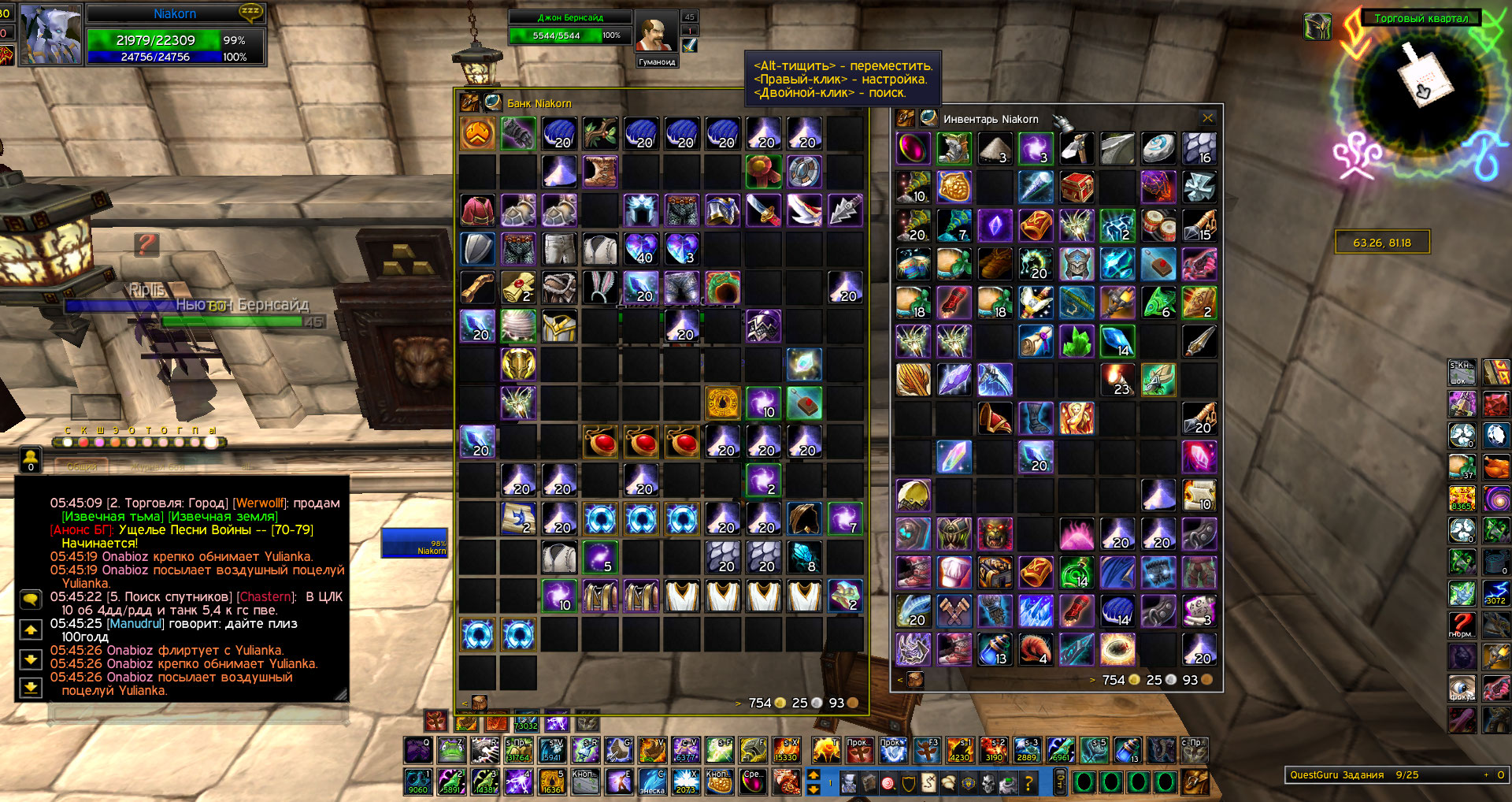
Task: Select the red shirt in the bank
Action: coord(477,210)
